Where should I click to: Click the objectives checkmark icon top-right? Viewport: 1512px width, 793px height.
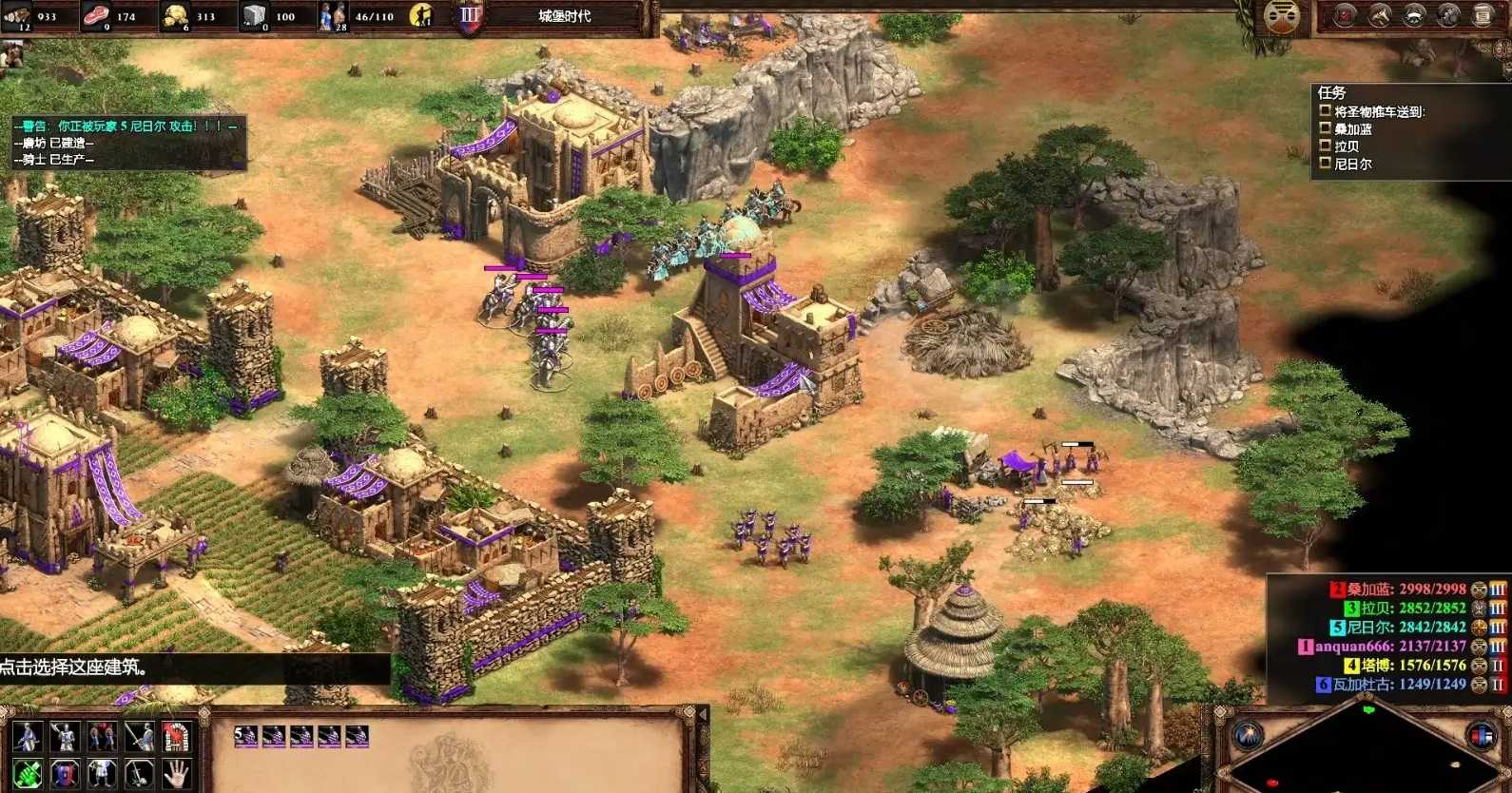pos(1344,15)
